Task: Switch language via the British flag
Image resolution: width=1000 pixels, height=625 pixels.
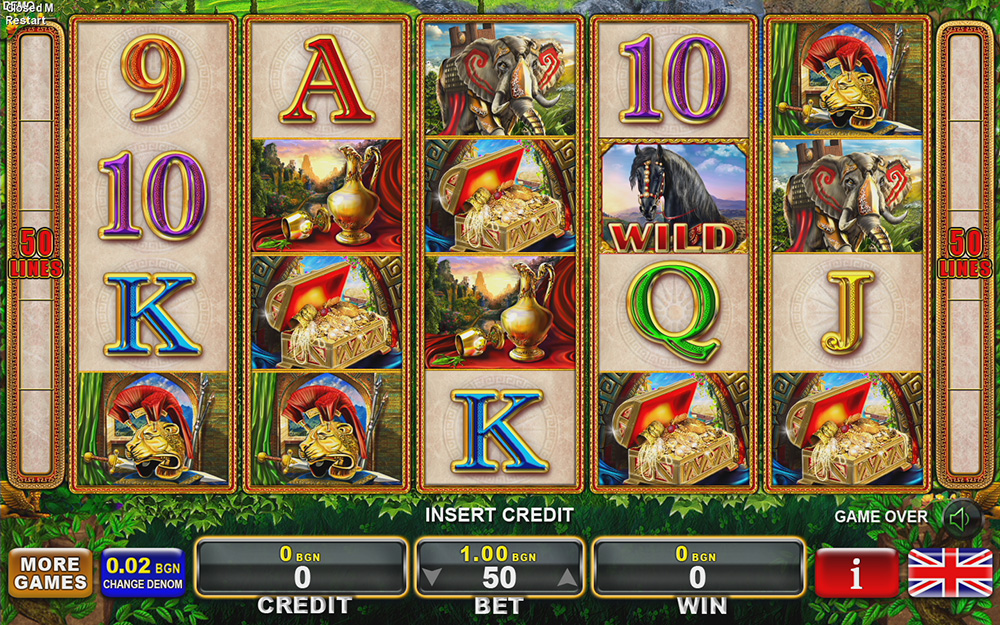Action: point(949,573)
